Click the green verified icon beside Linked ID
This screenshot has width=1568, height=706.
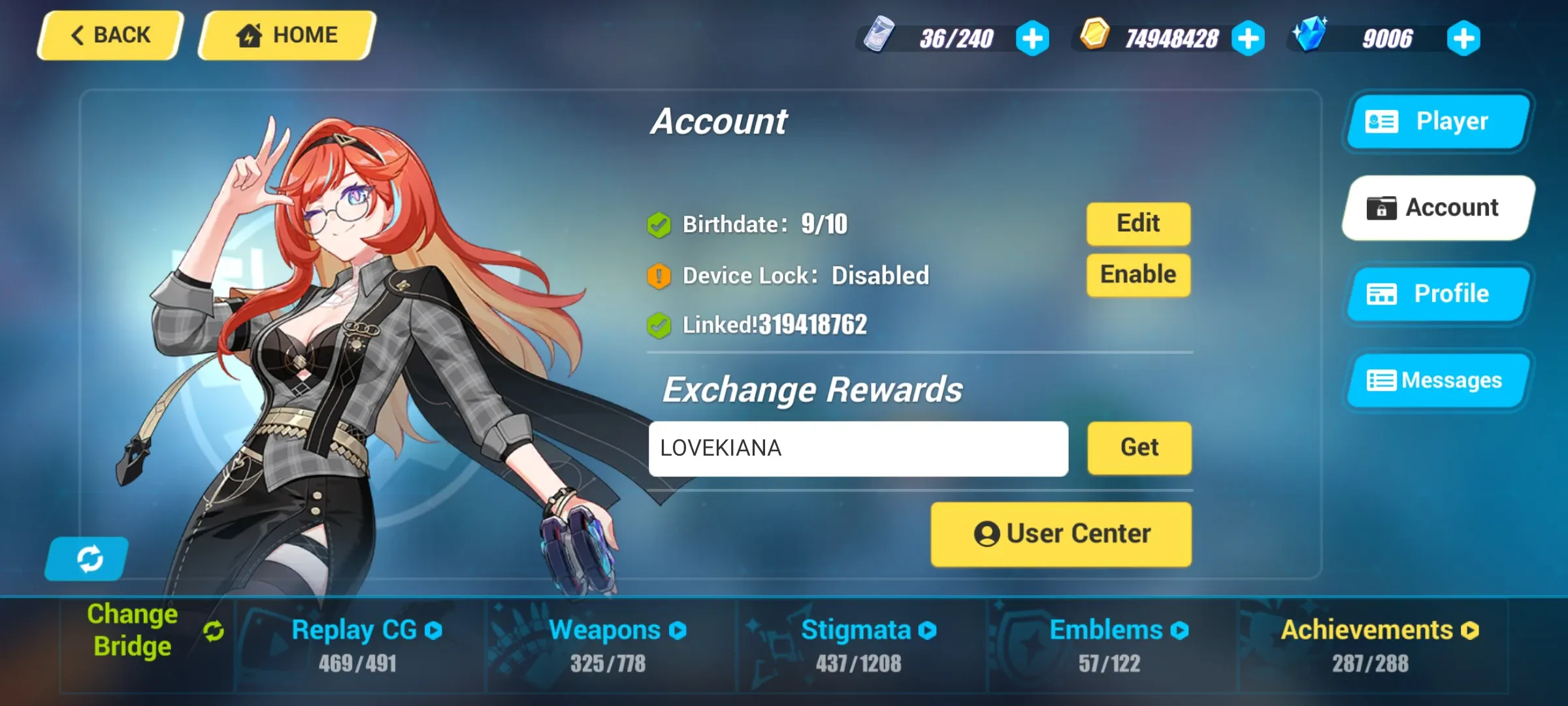(x=659, y=325)
